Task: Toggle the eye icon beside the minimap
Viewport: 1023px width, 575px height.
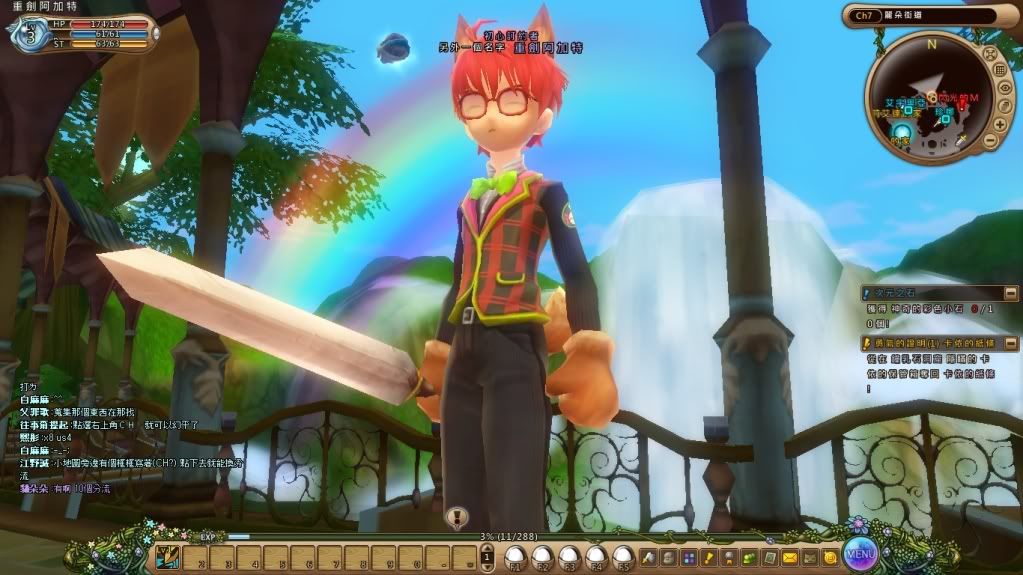Action: (x=1005, y=89)
